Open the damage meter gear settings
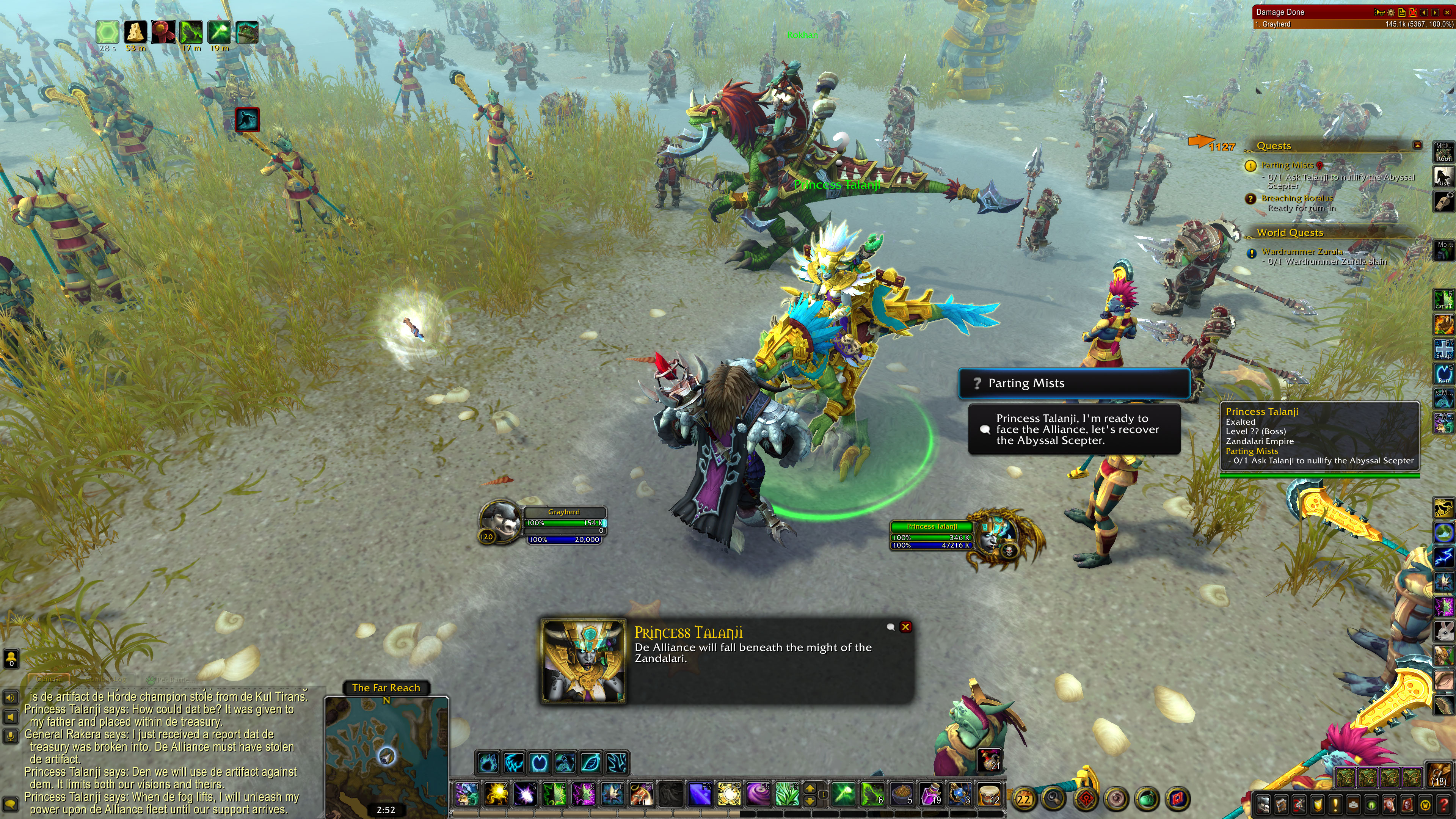 click(1390, 12)
